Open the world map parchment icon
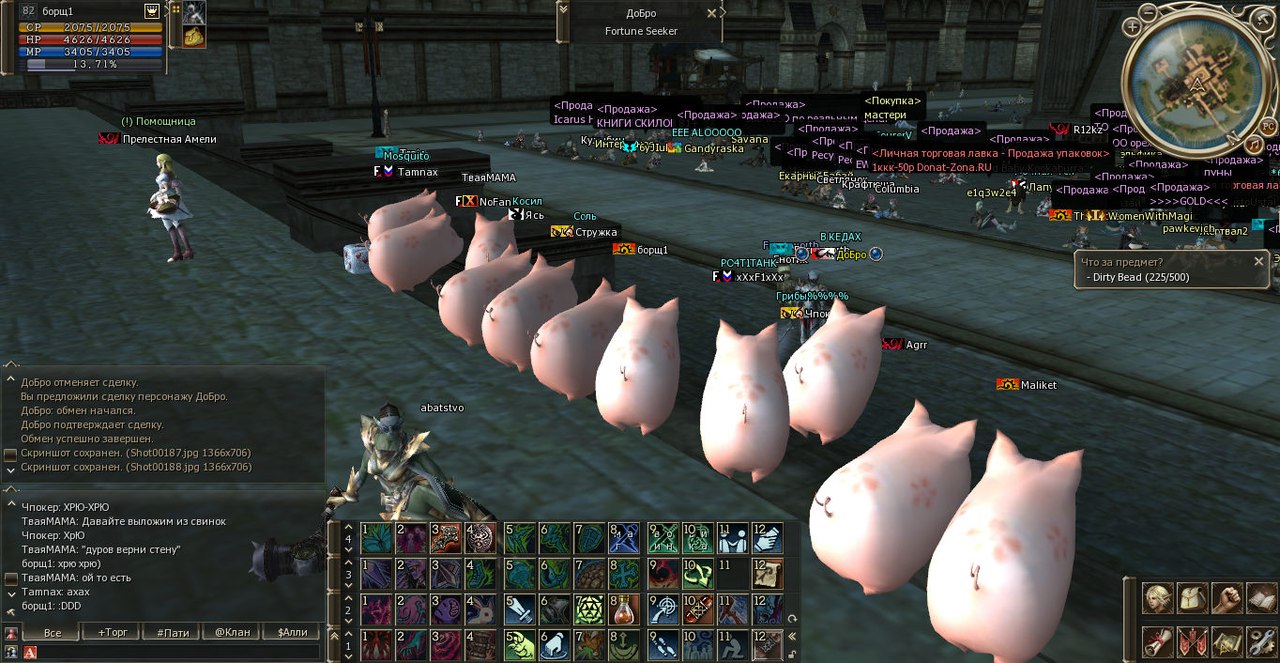 (x=1226, y=639)
